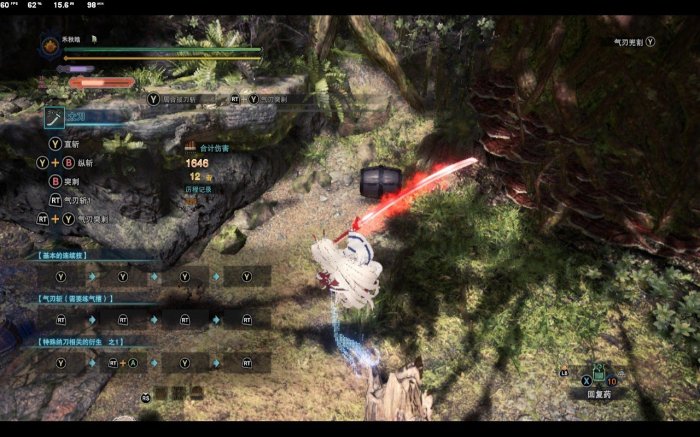Image resolution: width=700 pixels, height=437 pixels.
Task: Open the 合计伤害 damage panel
Action: [x=208, y=148]
